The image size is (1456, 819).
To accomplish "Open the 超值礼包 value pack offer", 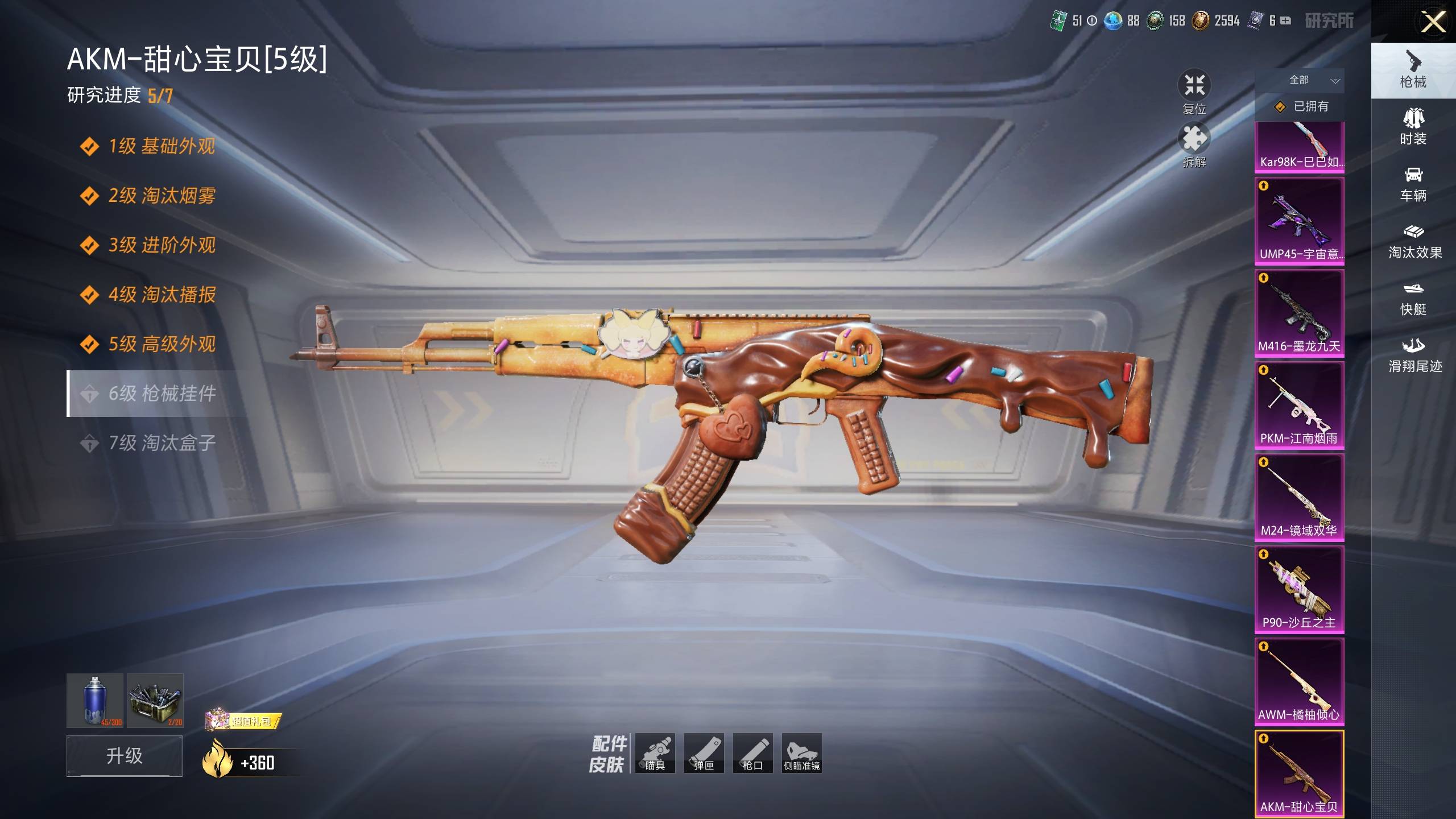I will 243,721.
